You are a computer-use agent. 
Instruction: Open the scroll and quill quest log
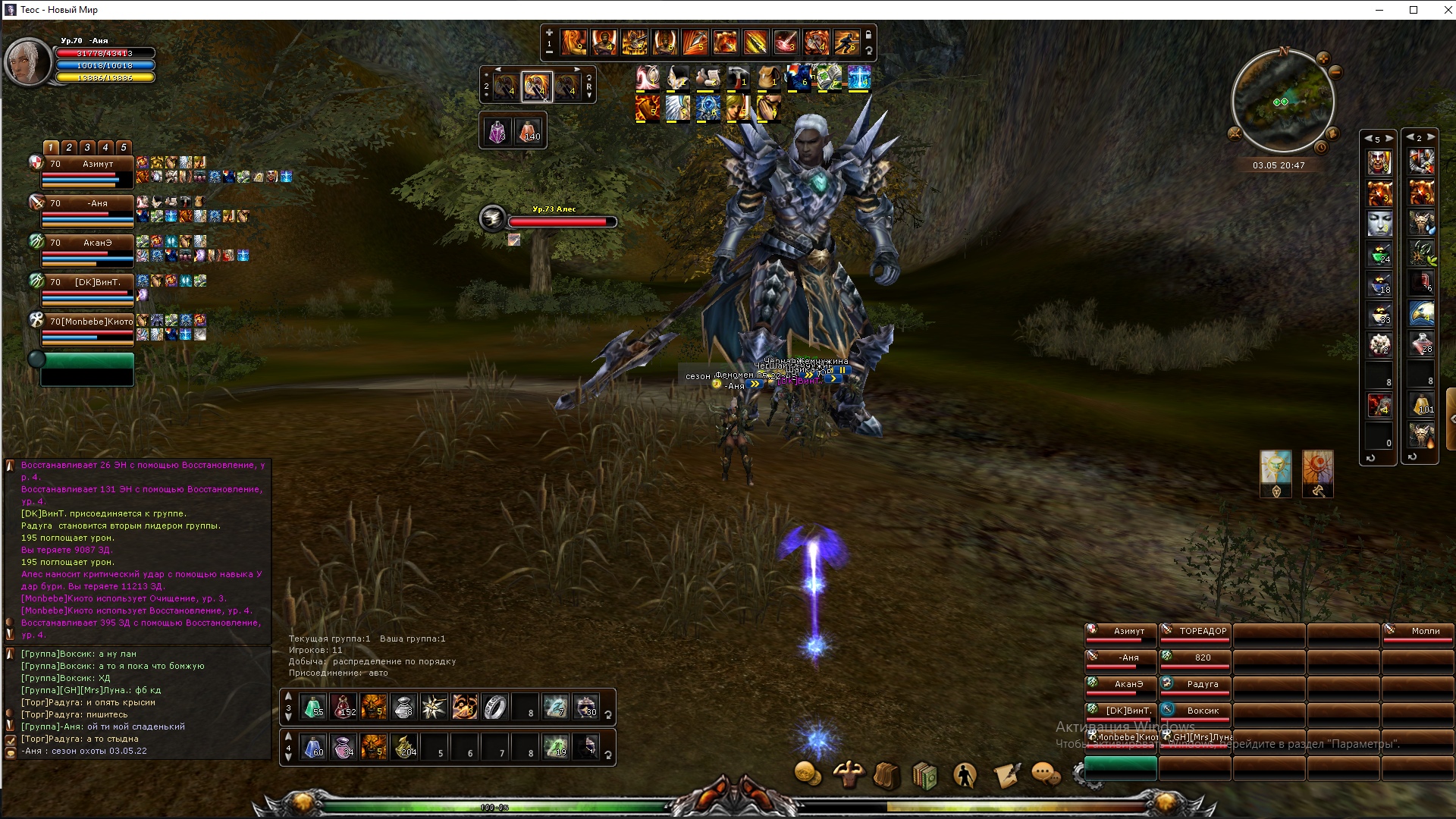(x=1006, y=776)
